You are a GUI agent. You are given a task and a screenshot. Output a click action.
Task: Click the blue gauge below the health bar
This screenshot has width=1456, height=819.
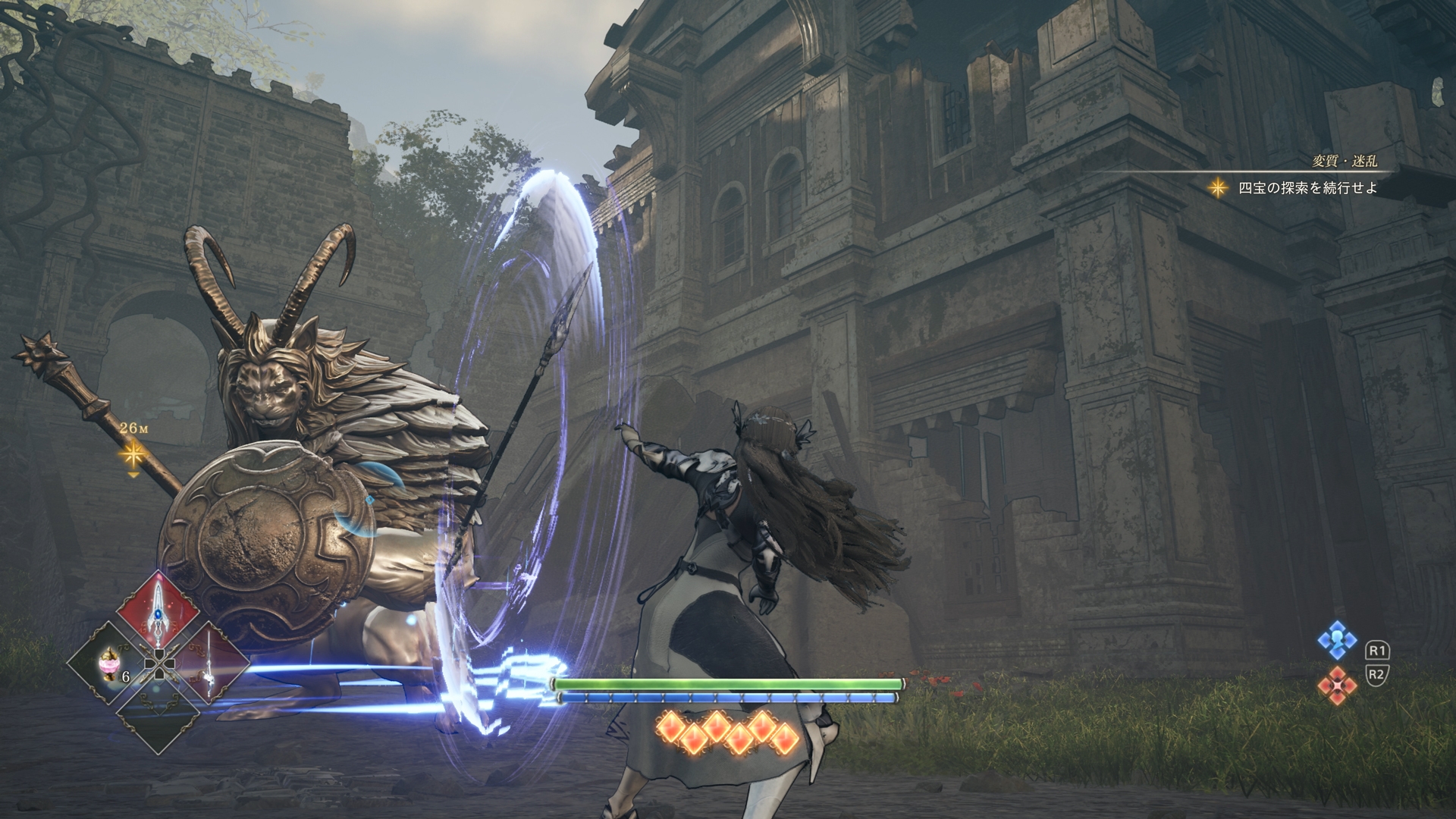[728, 697]
